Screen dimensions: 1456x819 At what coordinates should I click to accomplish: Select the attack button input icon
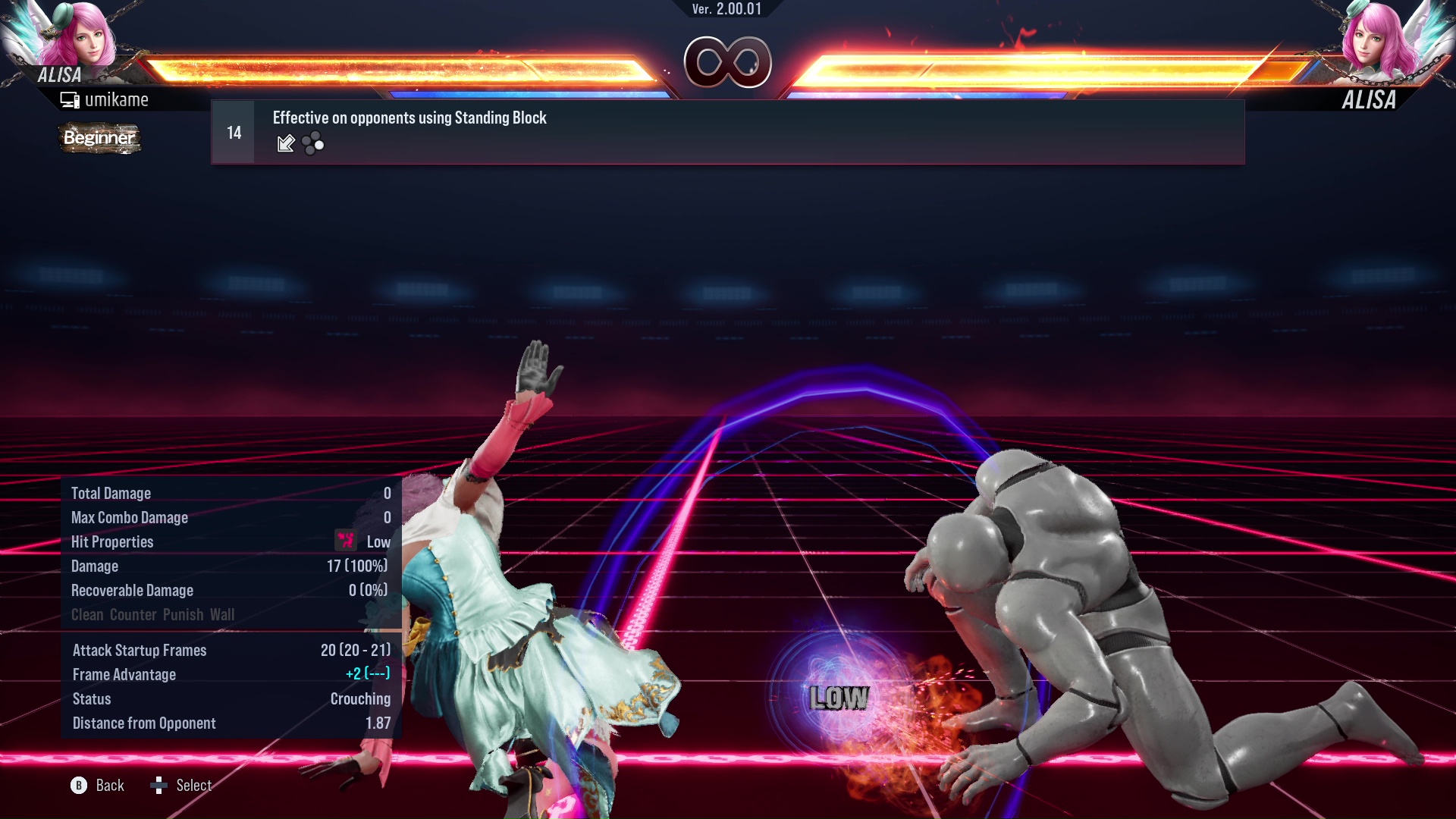tap(312, 143)
